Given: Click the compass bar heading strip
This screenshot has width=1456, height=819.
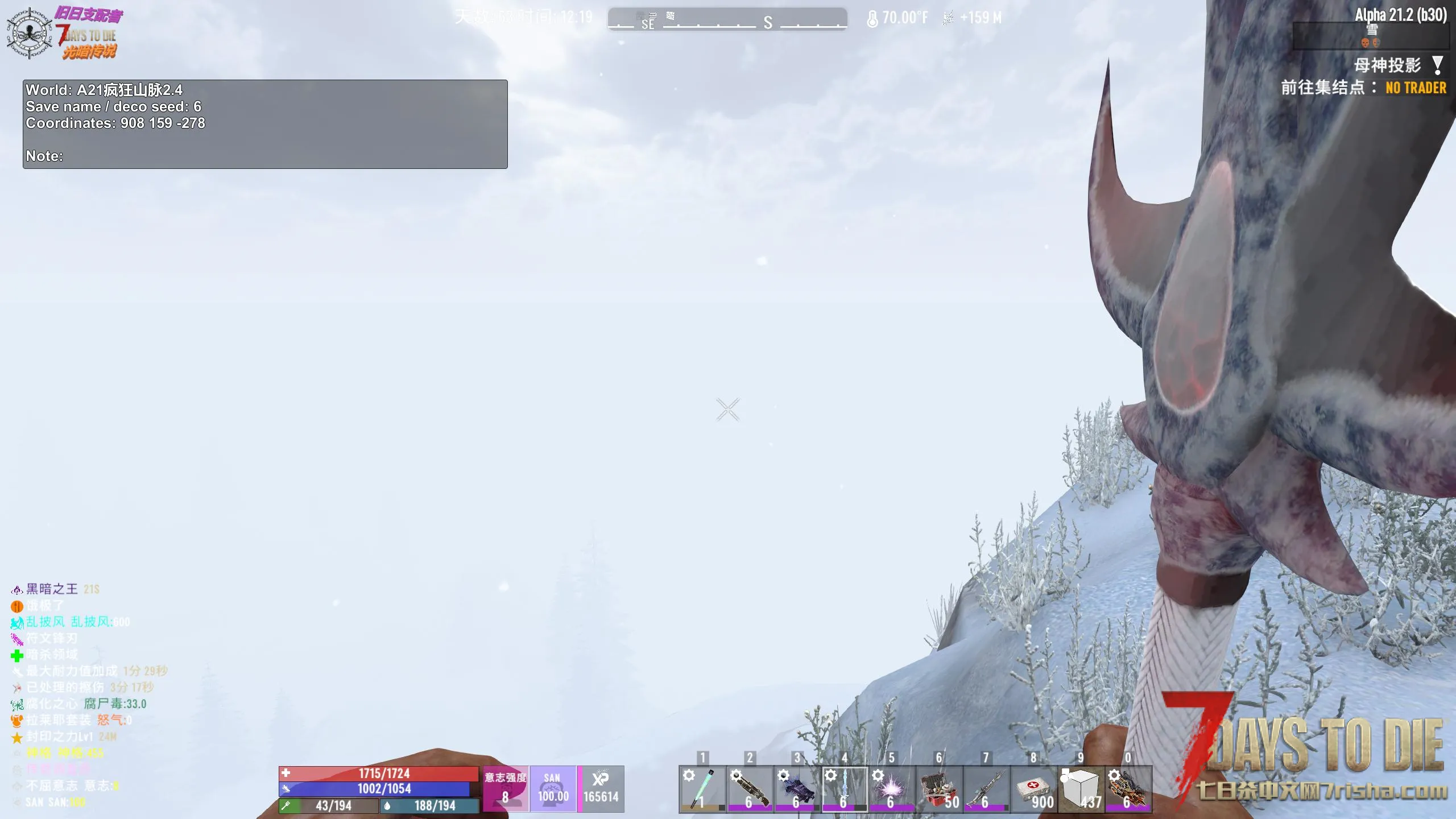Looking at the screenshot, I should pos(727,19).
